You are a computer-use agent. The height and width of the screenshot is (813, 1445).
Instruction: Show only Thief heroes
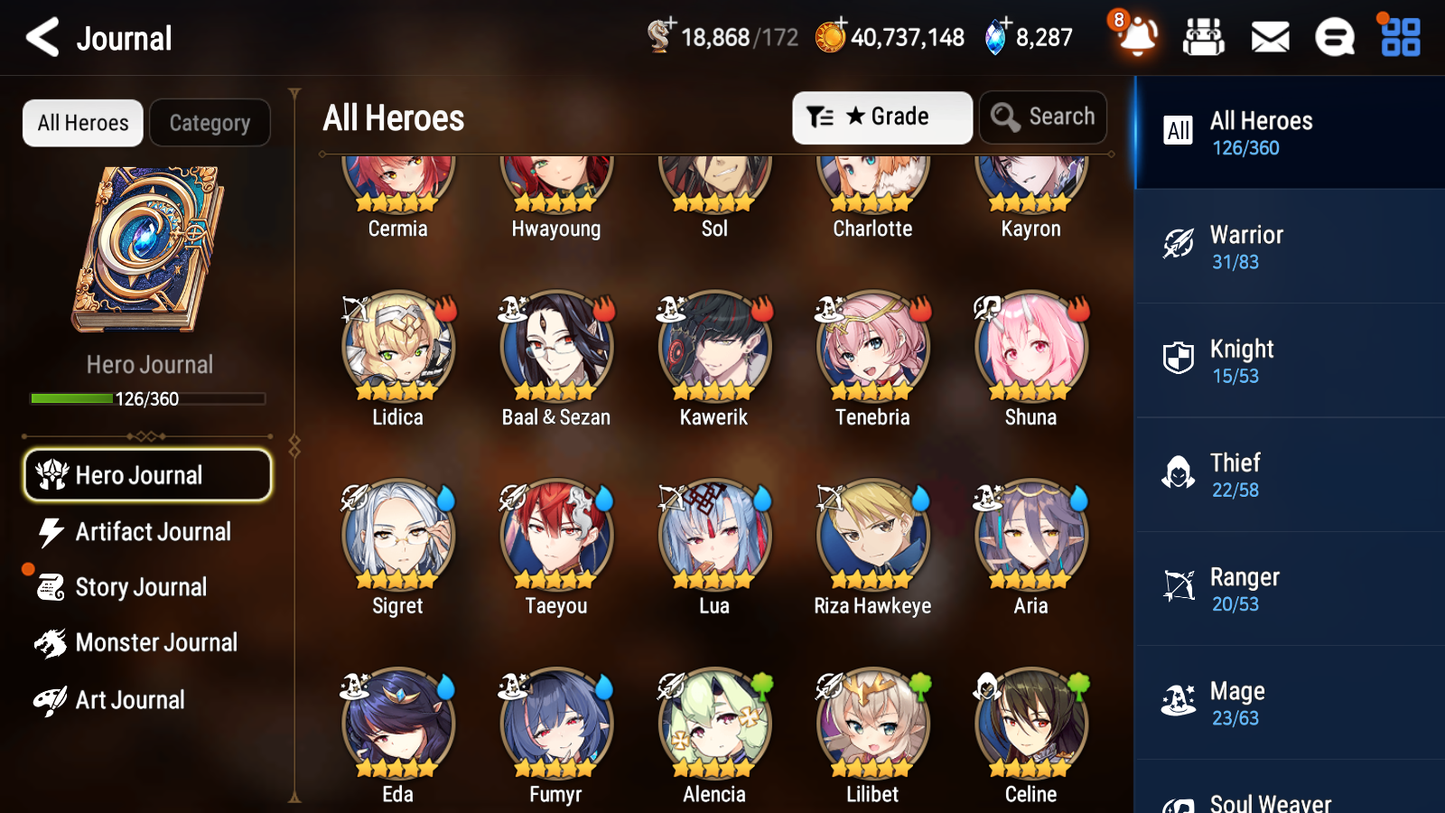coord(1289,474)
